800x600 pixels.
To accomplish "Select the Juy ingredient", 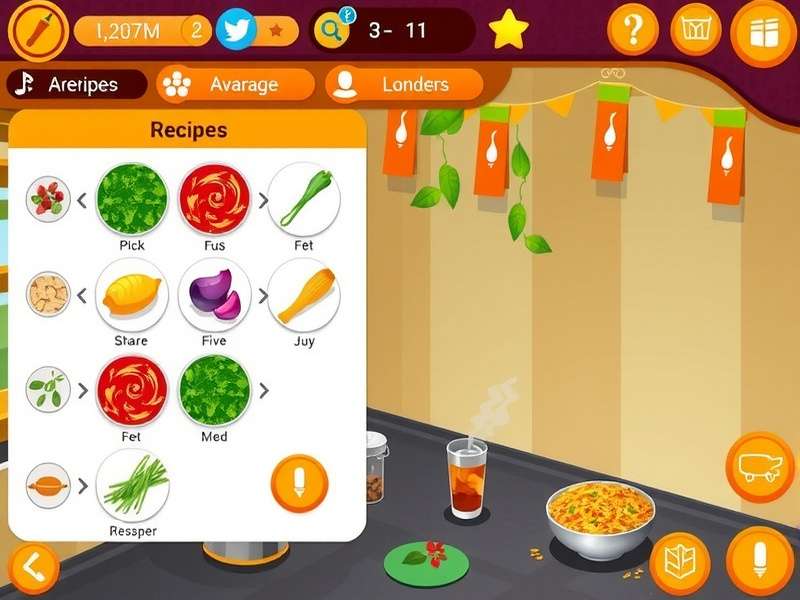I will (x=304, y=294).
